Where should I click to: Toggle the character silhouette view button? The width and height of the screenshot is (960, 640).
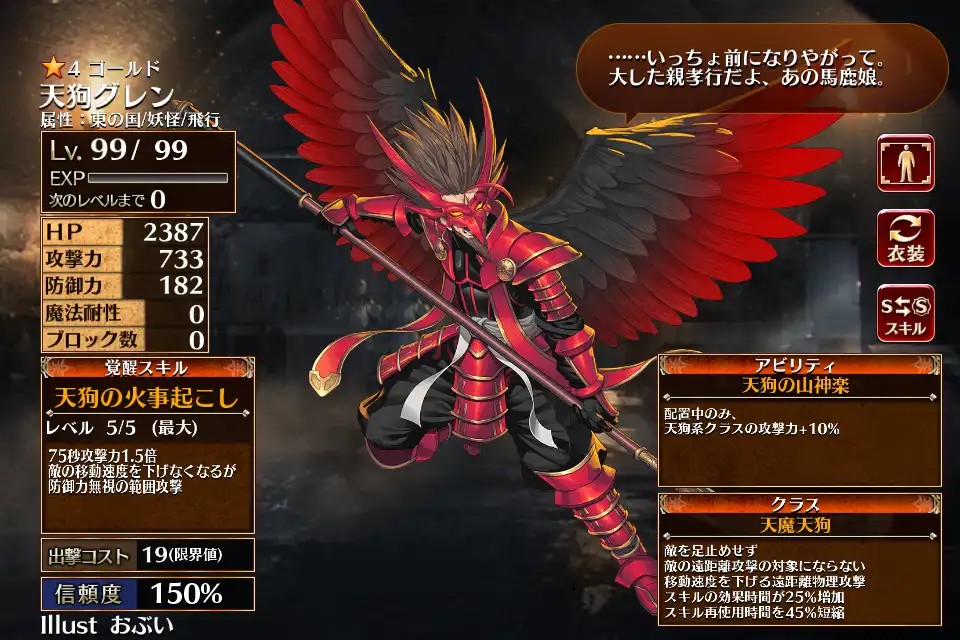pos(905,163)
